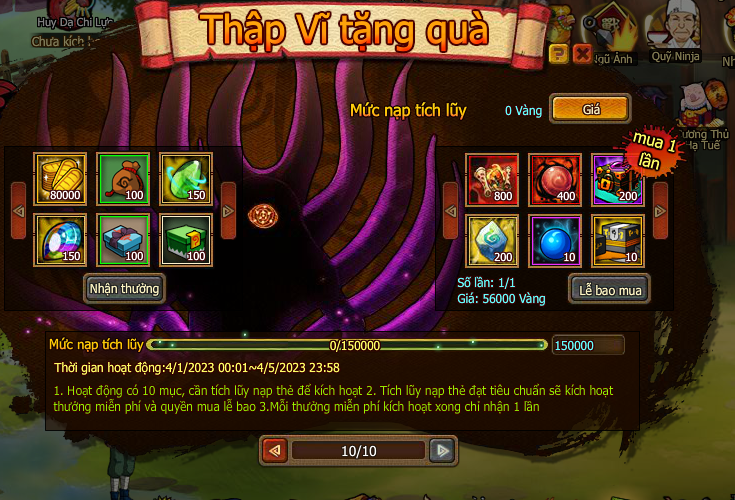This screenshot has height=500, width=735.
Task: Click the 150000 recharge amount field
Action: click(x=588, y=345)
